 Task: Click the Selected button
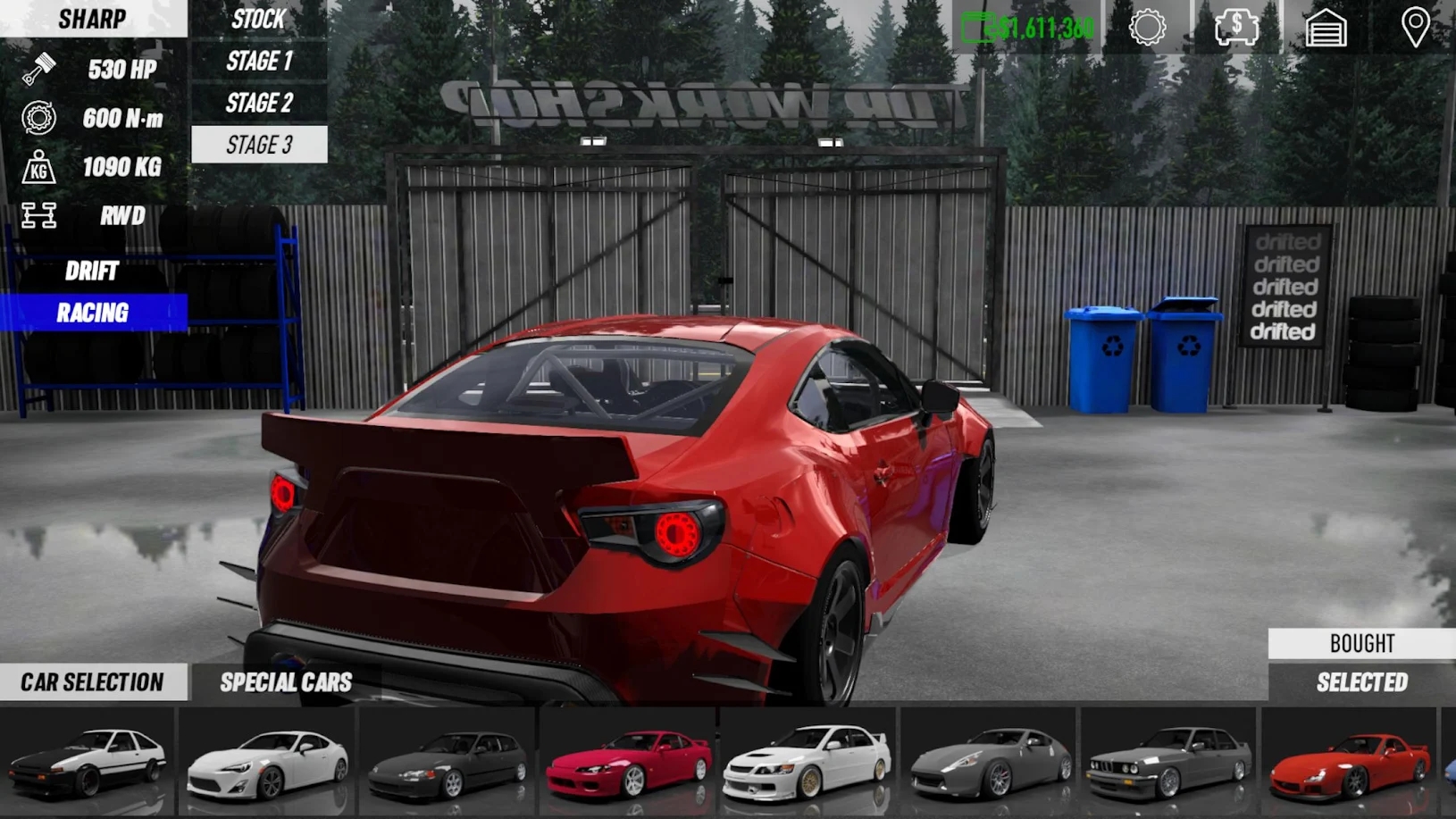[1361, 682]
